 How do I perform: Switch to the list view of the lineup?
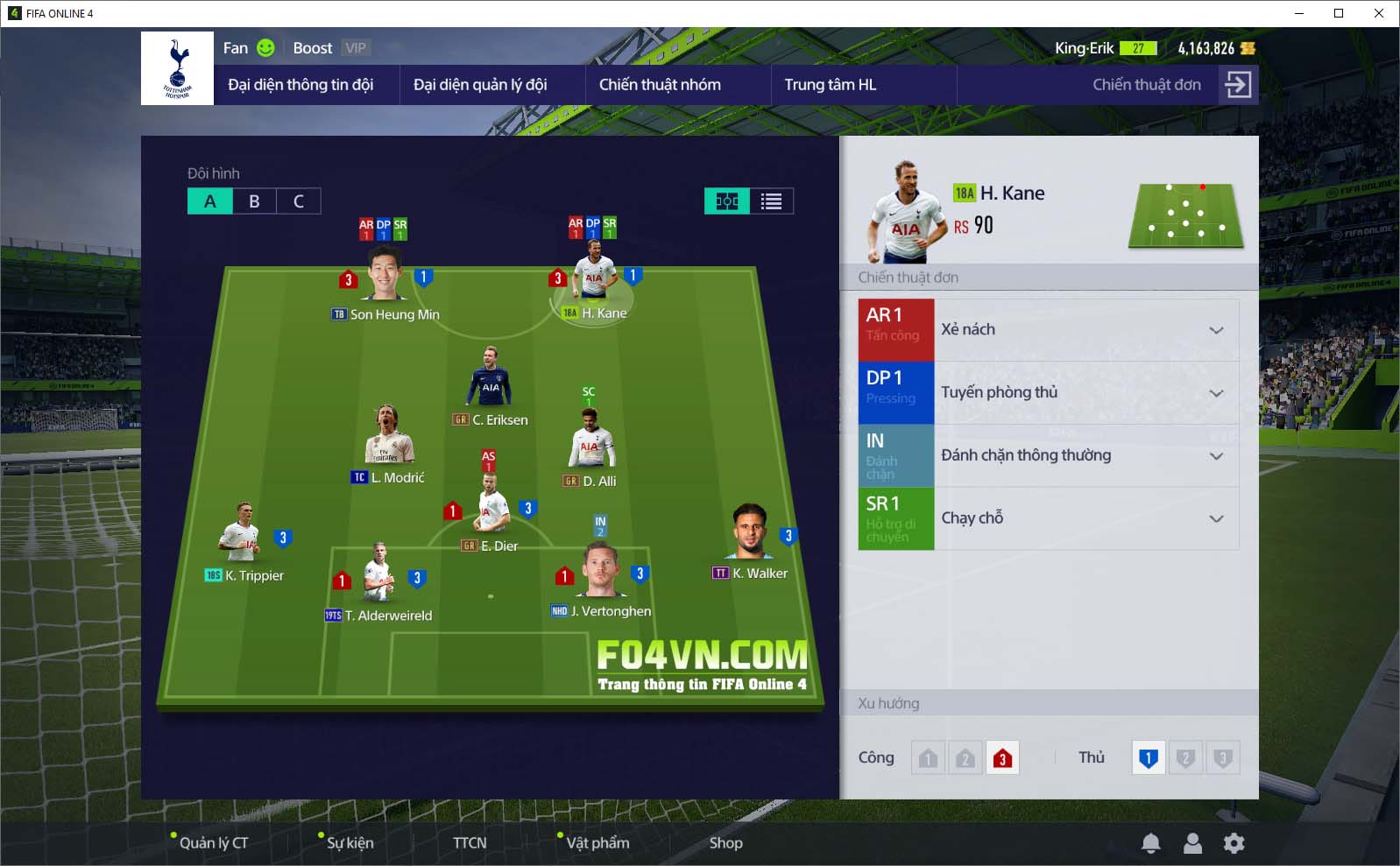[771, 201]
